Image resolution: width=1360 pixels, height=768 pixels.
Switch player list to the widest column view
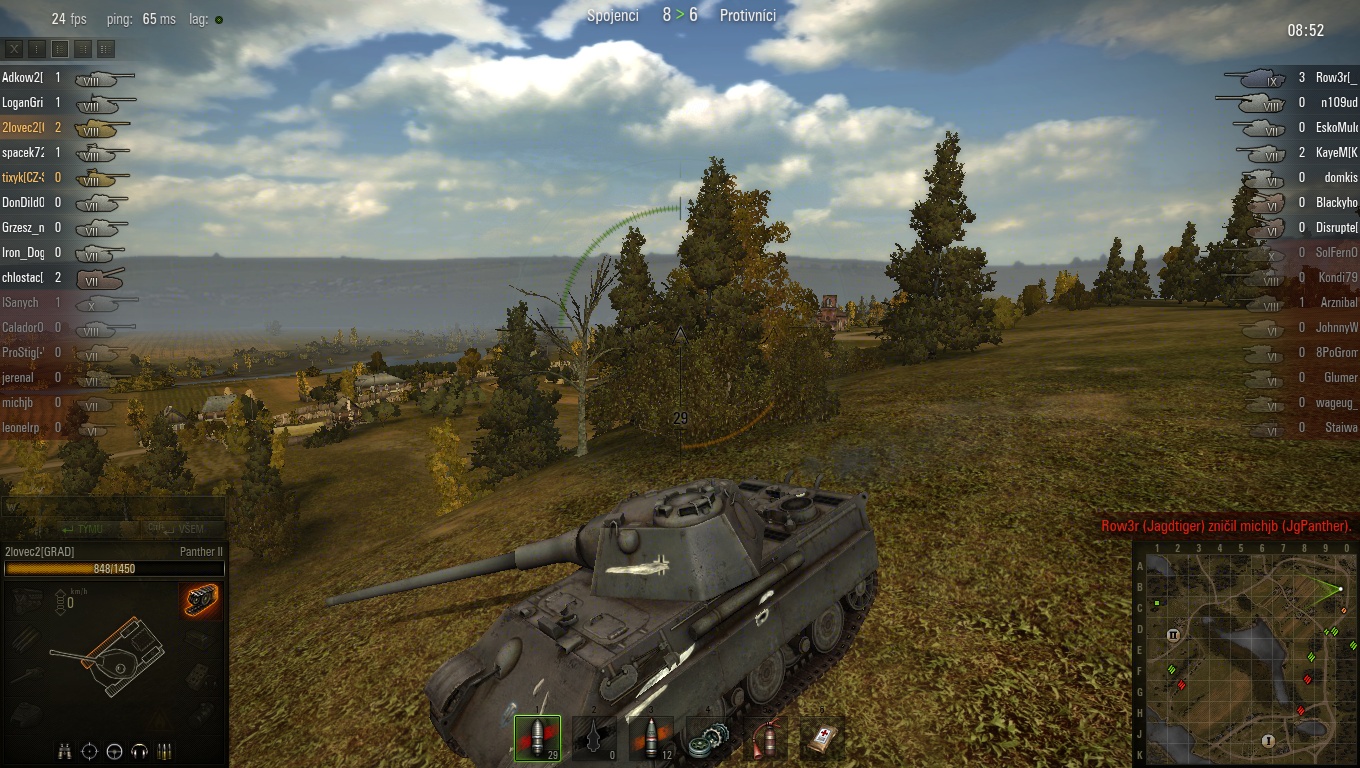(106, 48)
